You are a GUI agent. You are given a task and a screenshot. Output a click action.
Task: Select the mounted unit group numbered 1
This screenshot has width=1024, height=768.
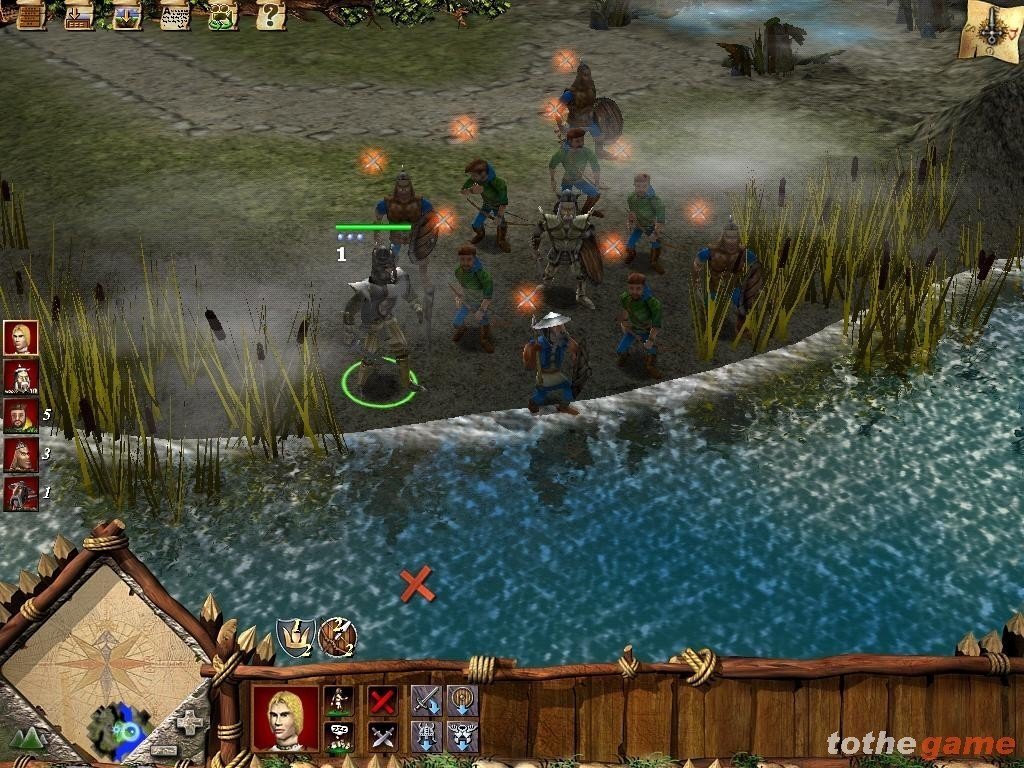pos(20,493)
